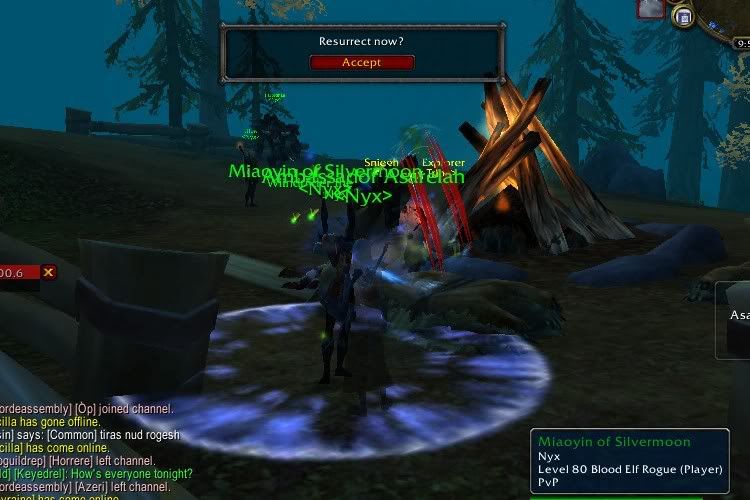Accept the Resurrect now prompt

point(361,62)
